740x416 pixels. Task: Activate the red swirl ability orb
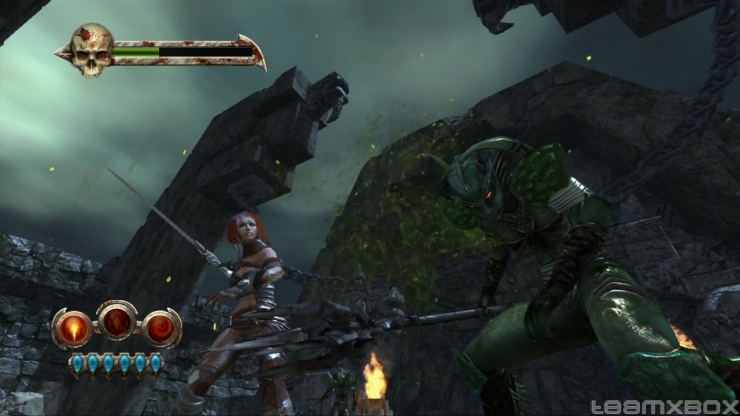tap(161, 328)
